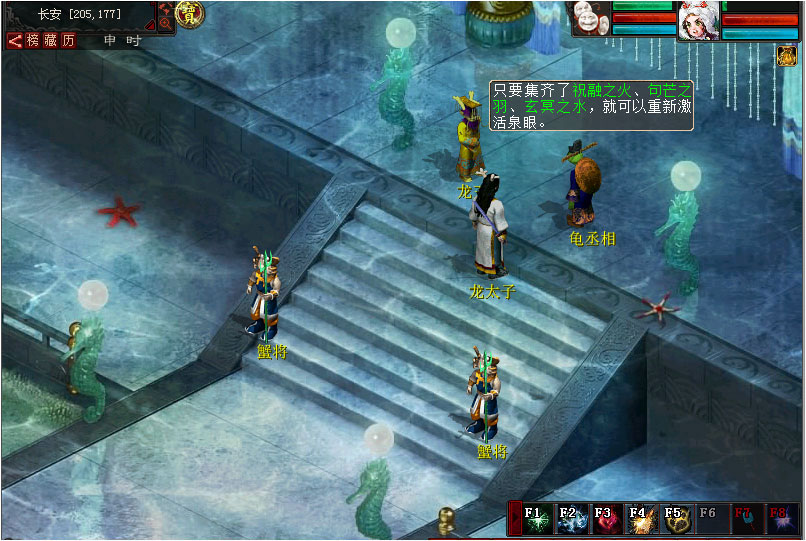
Task: Click the magnifier search icon by the location bar
Action: (166, 22)
